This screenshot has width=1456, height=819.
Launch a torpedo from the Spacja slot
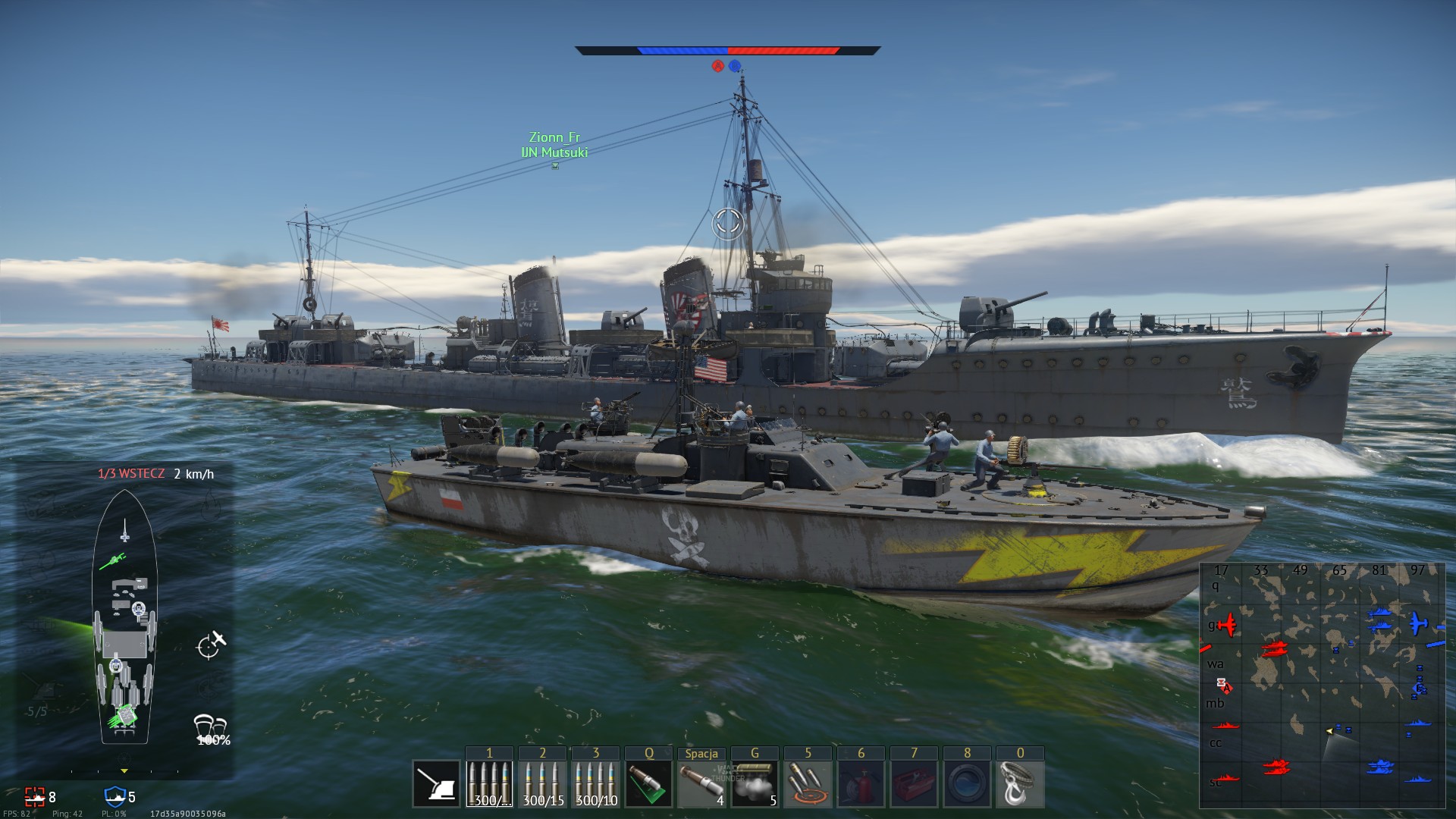pos(701,784)
